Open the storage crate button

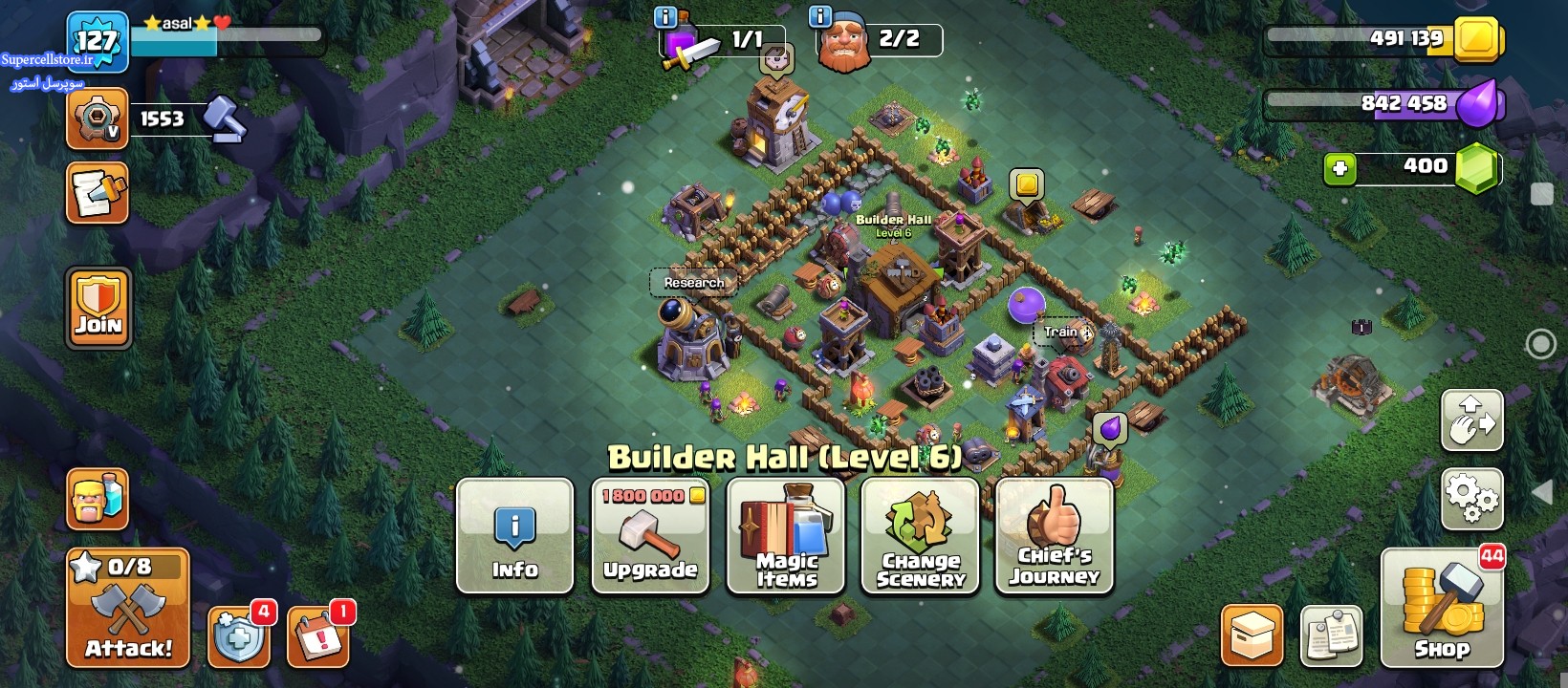pyautogui.click(x=1252, y=634)
